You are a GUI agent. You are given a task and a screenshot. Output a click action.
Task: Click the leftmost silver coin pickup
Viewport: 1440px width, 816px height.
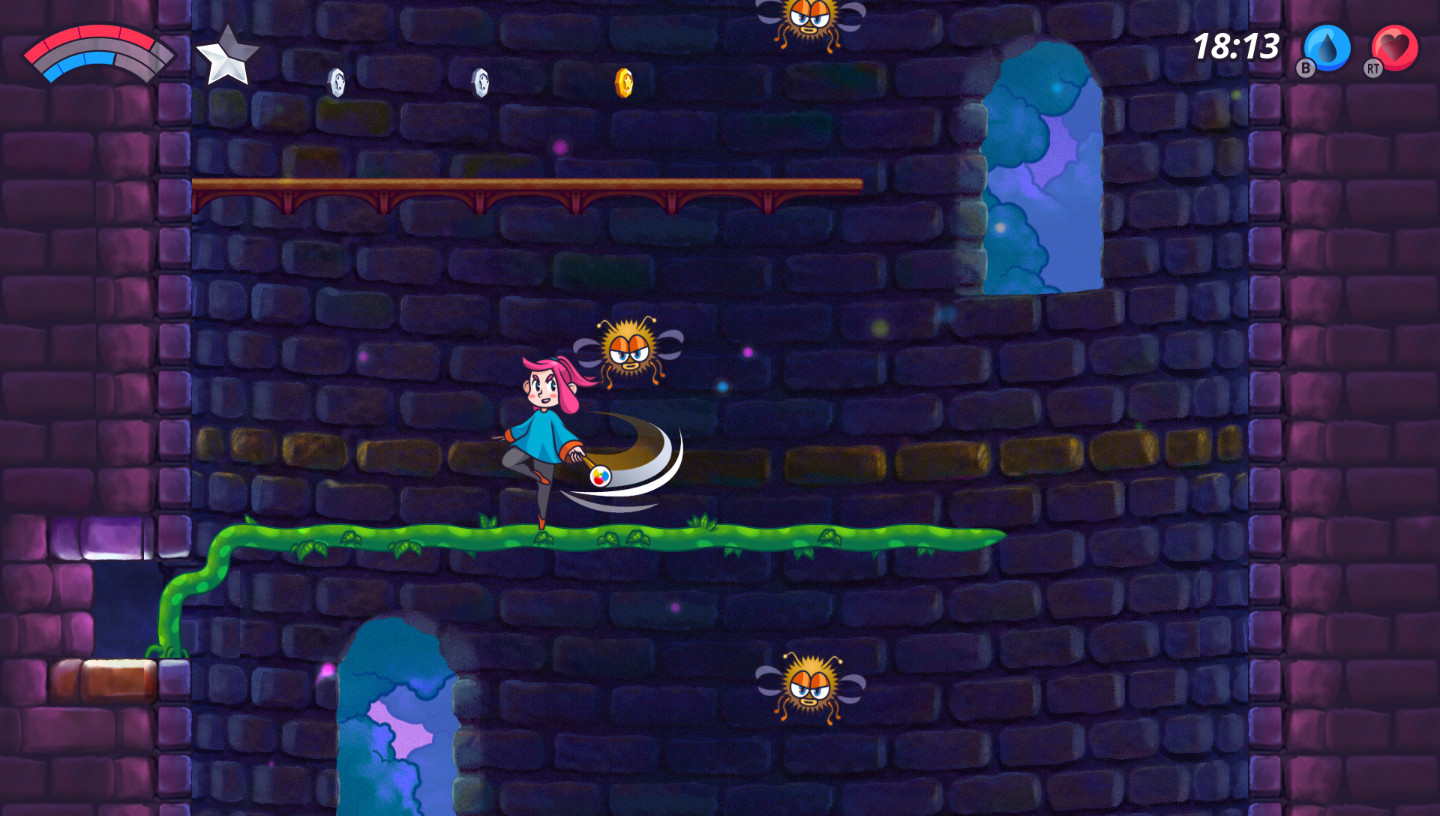pos(337,80)
